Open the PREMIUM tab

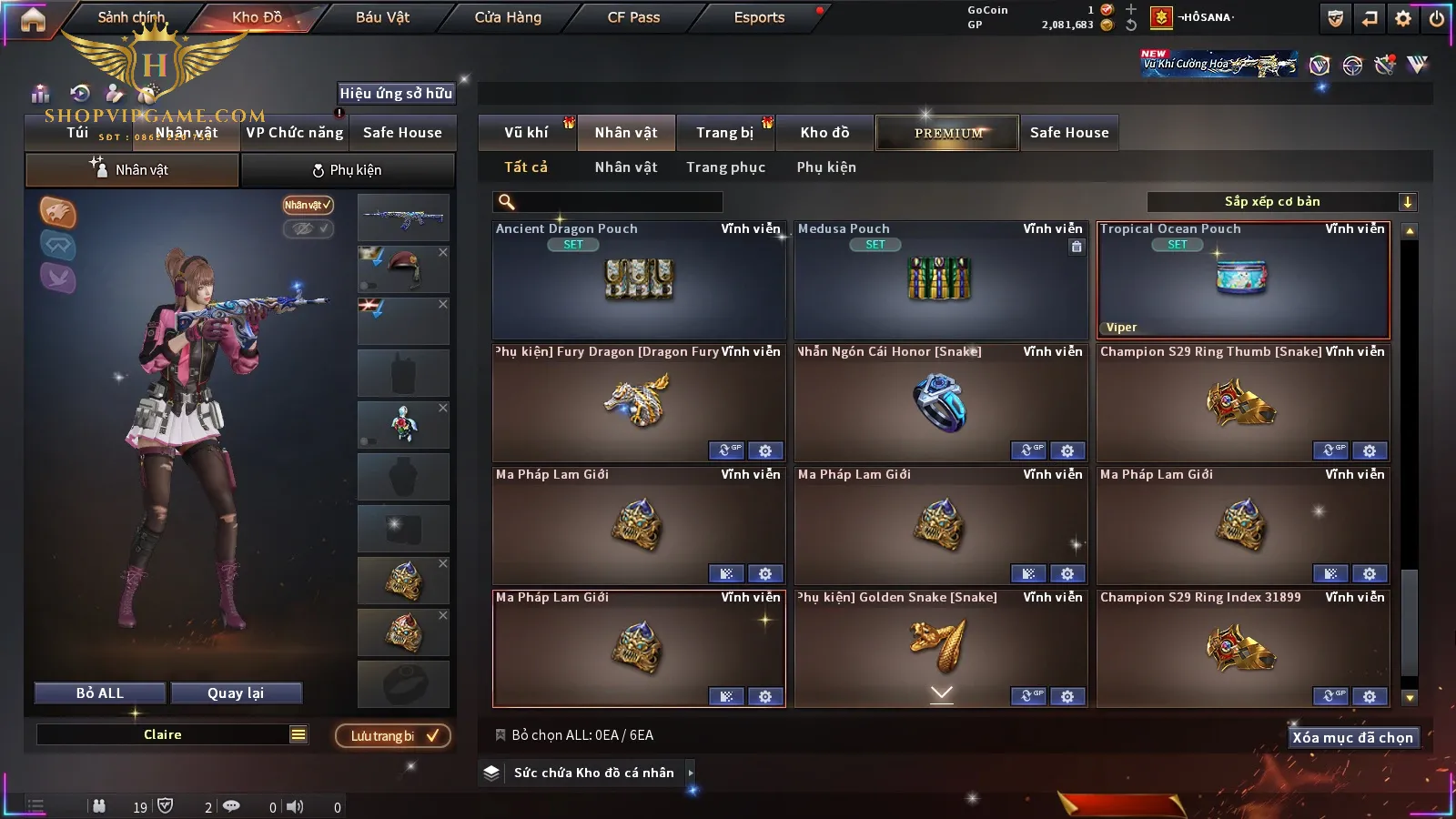pyautogui.click(x=947, y=133)
